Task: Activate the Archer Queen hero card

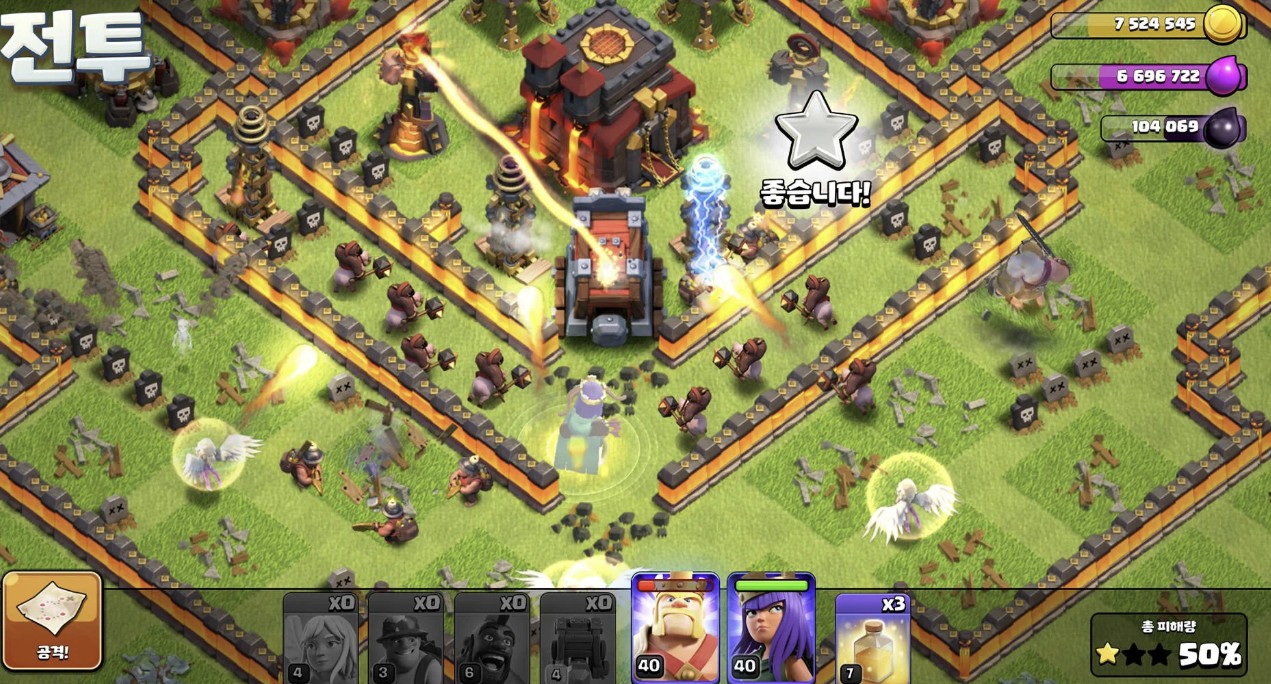Action: [x=771, y=630]
